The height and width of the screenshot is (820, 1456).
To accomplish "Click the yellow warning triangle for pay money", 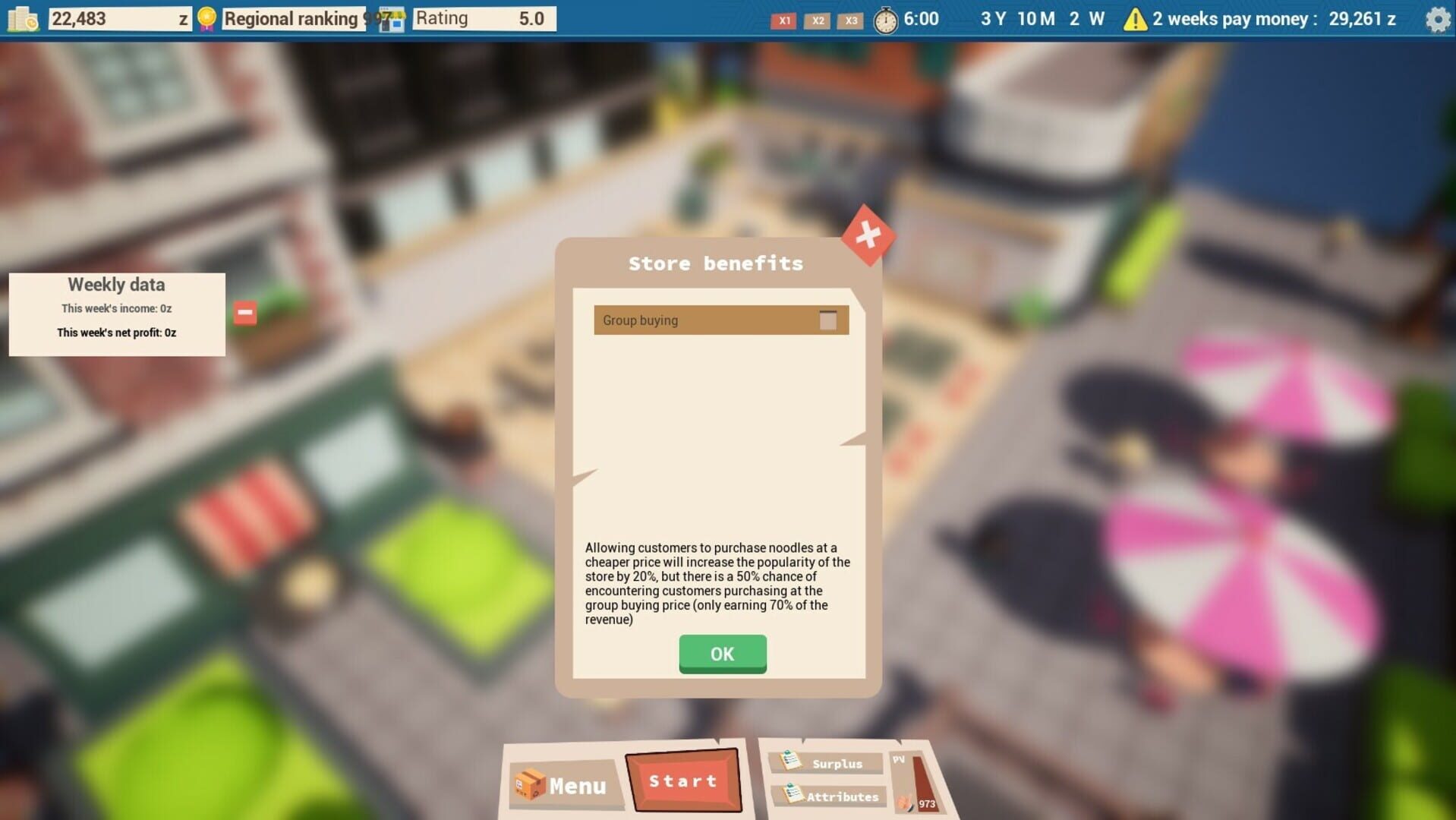I will point(1134,19).
